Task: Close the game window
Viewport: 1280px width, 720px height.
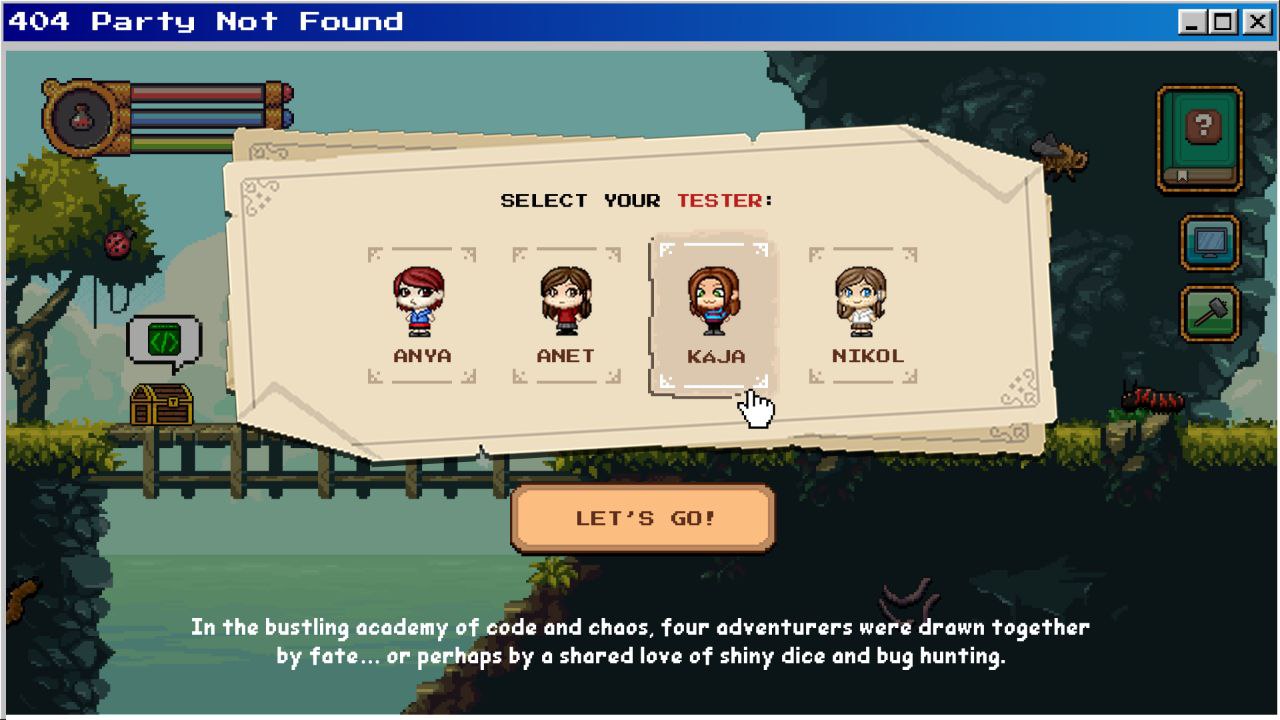Action: coord(1257,22)
